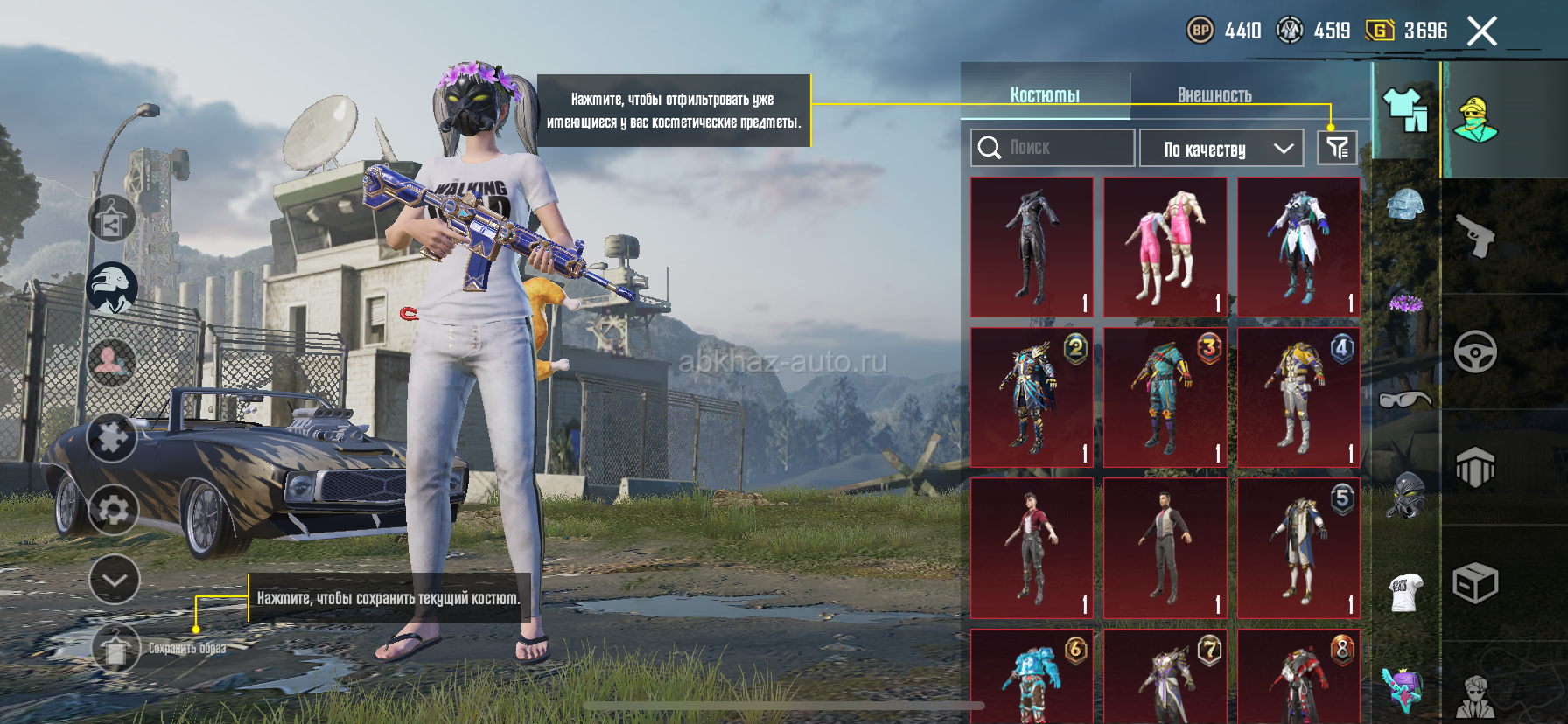Viewport: 1568px width, 724px height.
Task: Select the pink dress costume tile
Action: [x=1165, y=247]
